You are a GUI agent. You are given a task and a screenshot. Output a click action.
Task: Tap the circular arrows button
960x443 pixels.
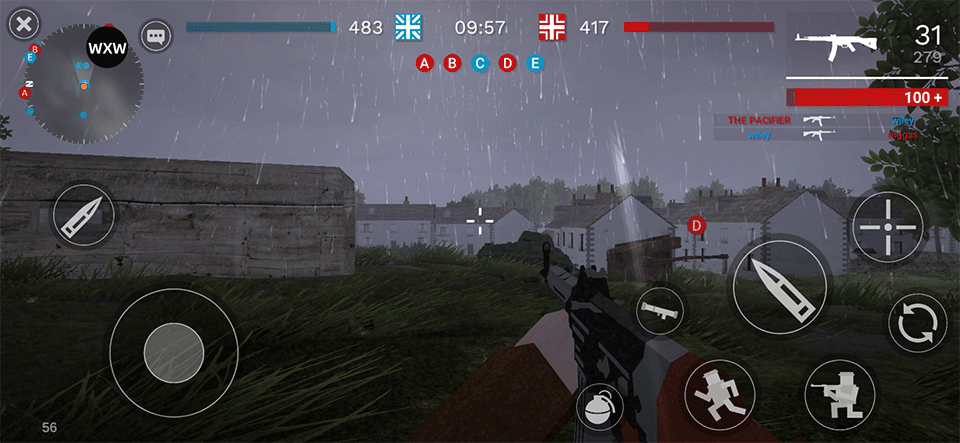pyautogui.click(x=917, y=323)
